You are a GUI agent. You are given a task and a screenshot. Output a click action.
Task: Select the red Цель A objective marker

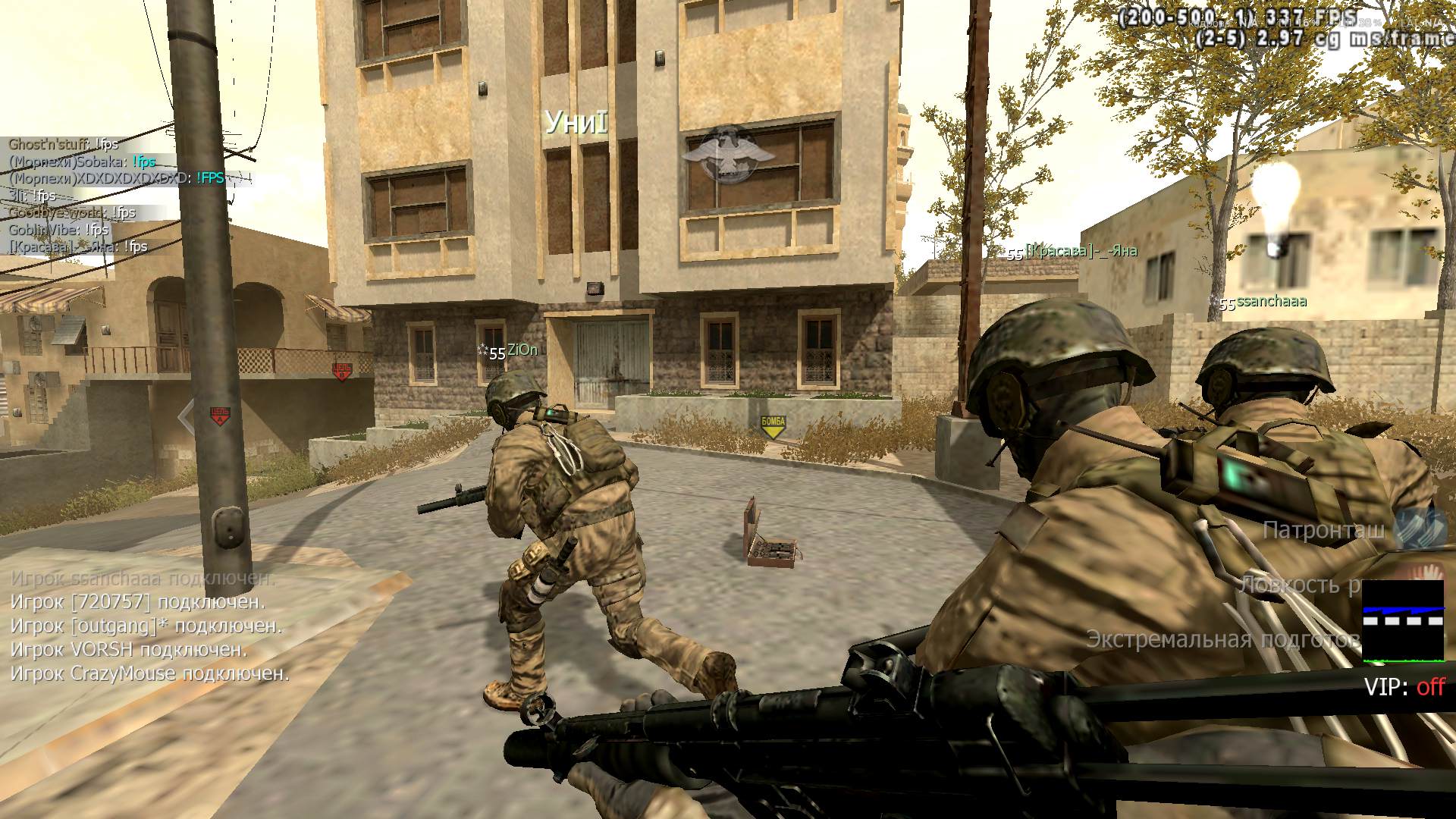pos(219,416)
